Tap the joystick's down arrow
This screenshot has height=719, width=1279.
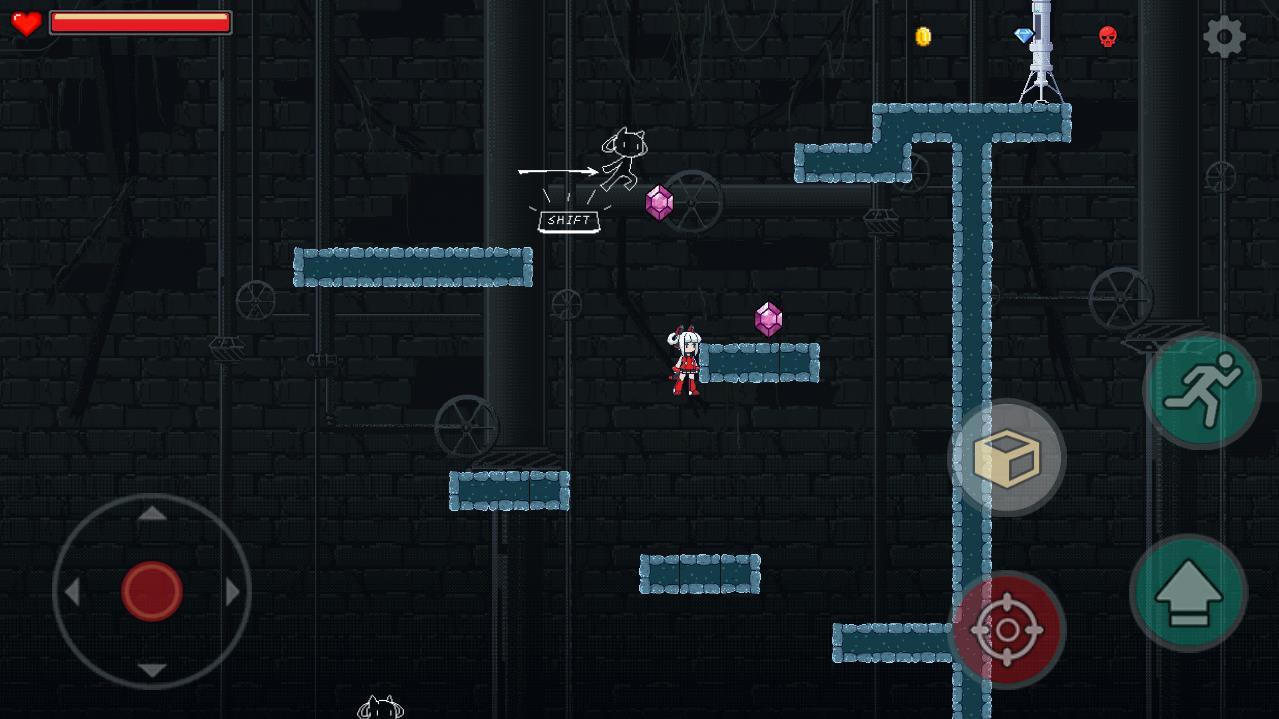[152, 670]
